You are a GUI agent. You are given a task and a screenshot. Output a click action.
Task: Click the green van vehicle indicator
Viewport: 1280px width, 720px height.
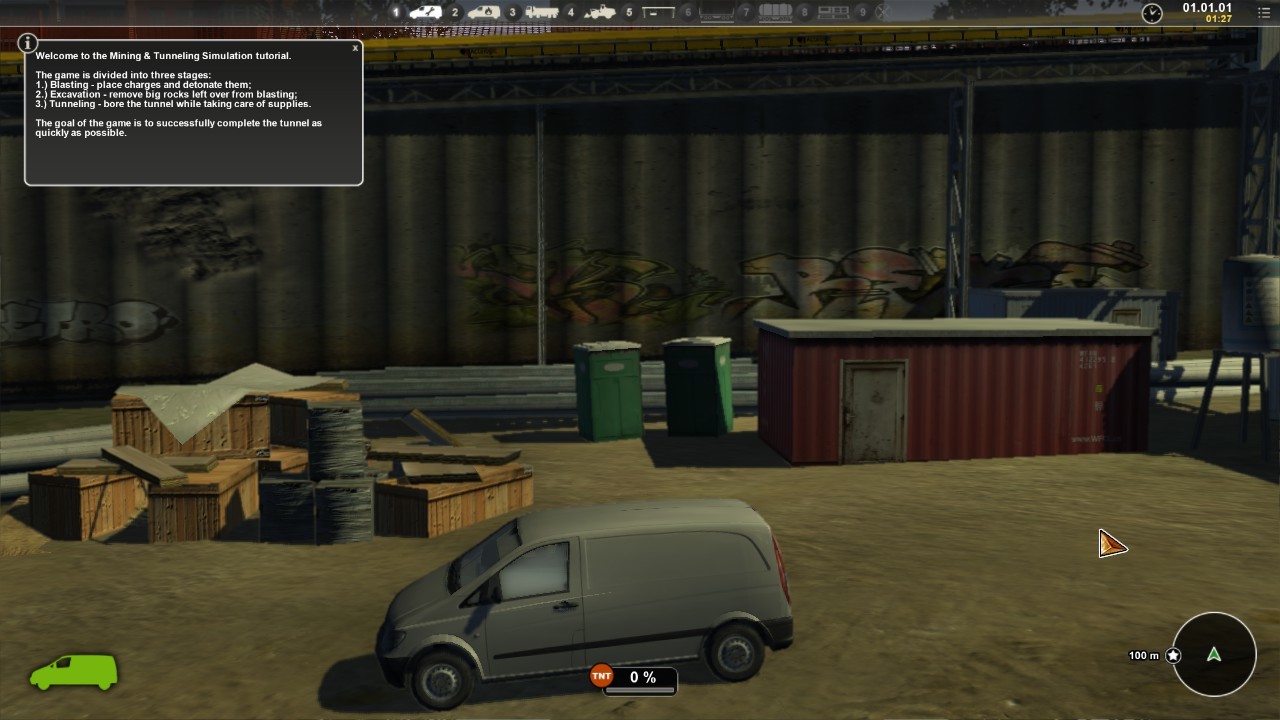[x=74, y=672]
